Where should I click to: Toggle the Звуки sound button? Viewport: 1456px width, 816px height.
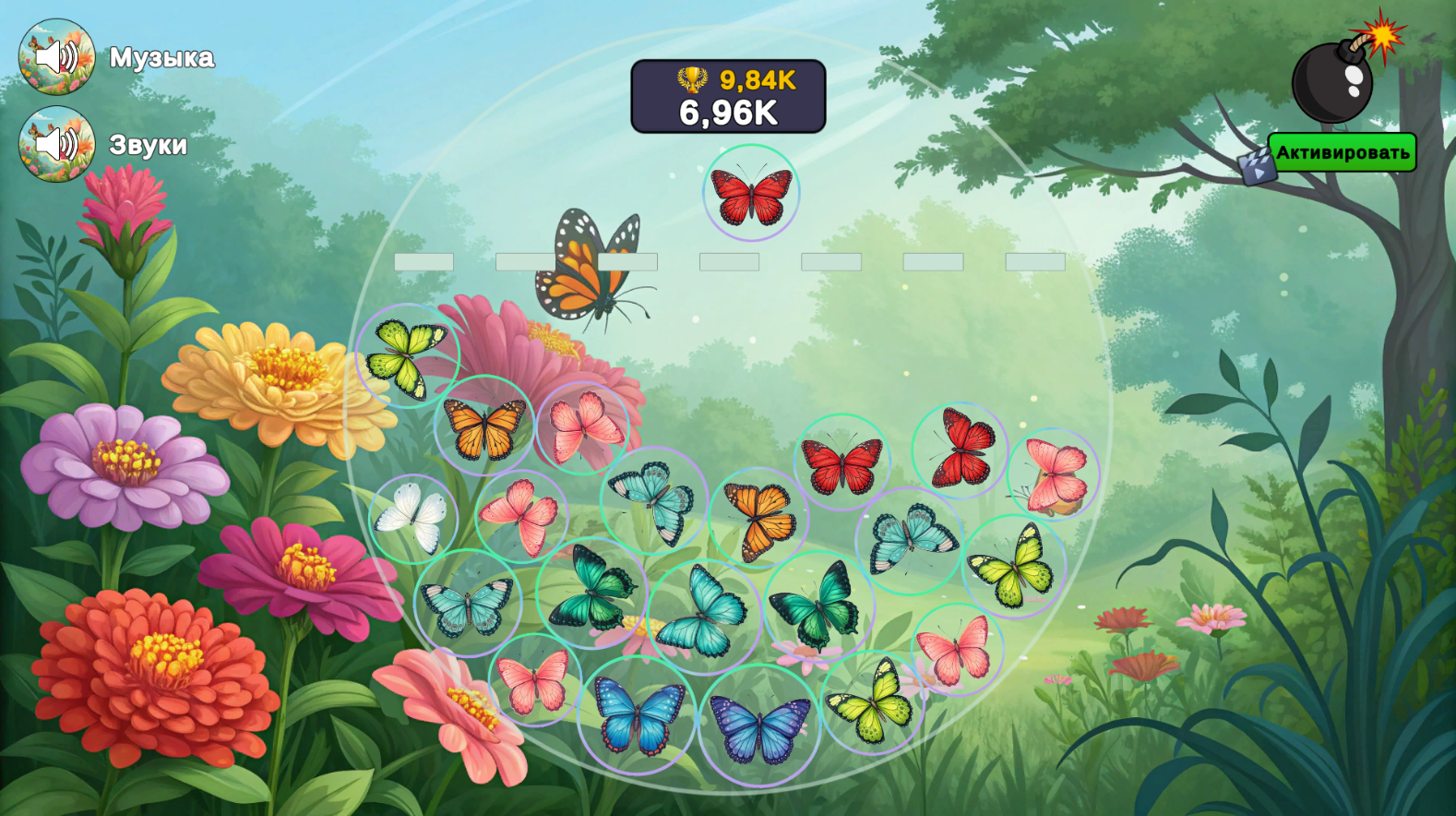coord(54,144)
